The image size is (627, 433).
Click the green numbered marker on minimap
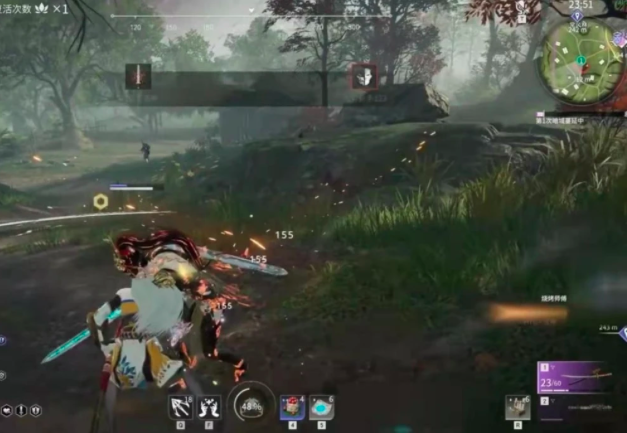tap(580, 61)
